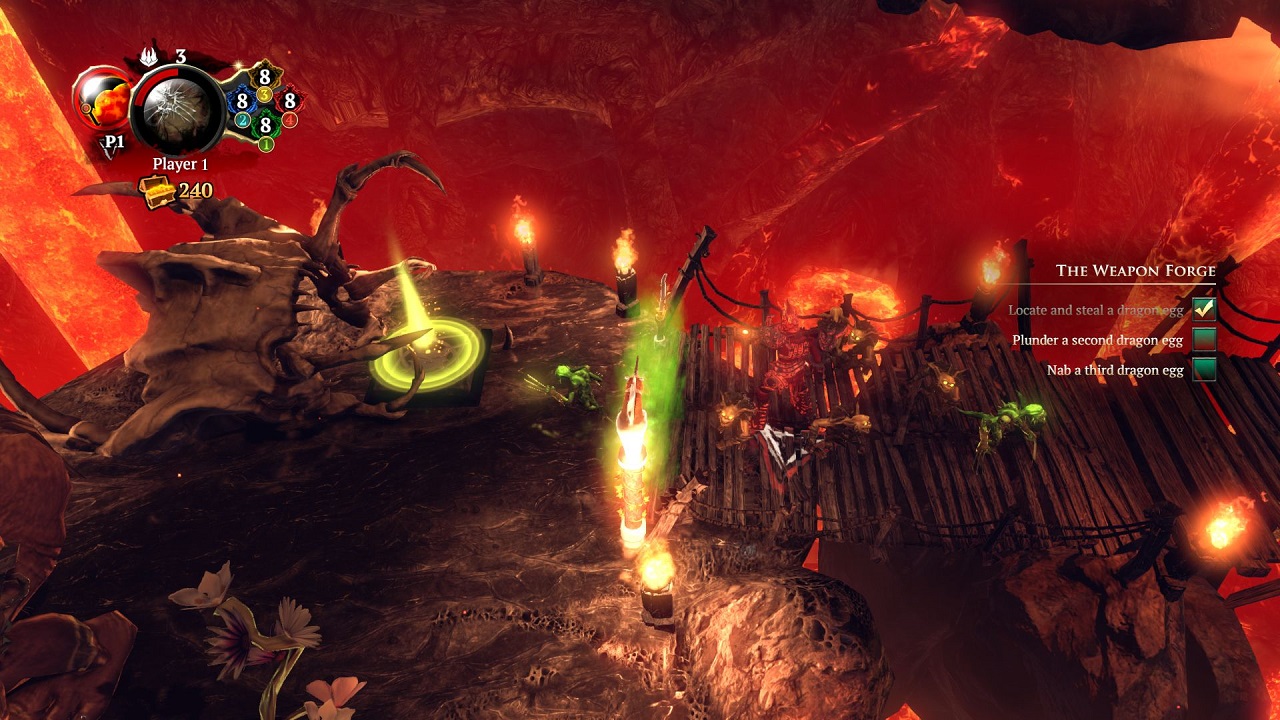Select the 'Nab a third dragon egg' objective
Screen dimensions: 1280x720
pyautogui.click(x=1115, y=370)
